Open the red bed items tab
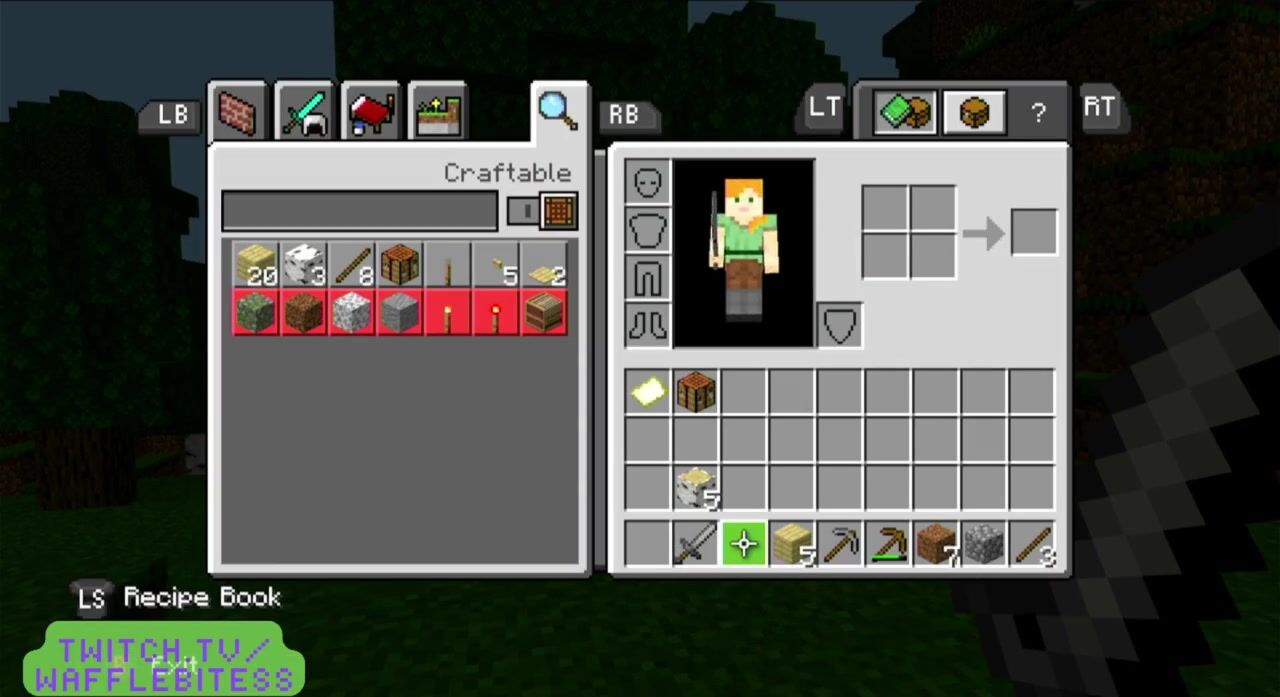The image size is (1280, 697). (371, 112)
